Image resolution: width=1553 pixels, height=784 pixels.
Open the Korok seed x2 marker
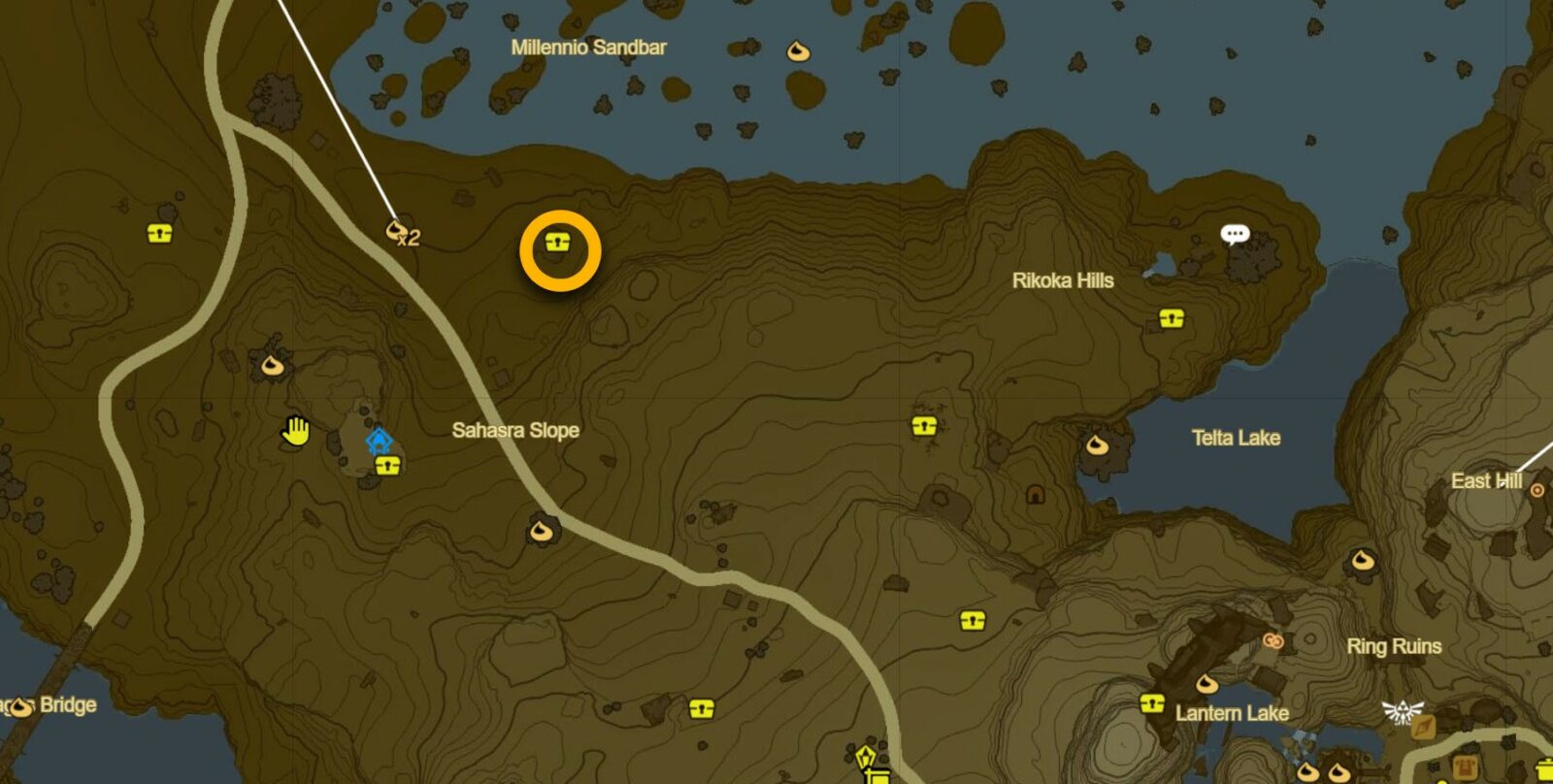pos(396,231)
